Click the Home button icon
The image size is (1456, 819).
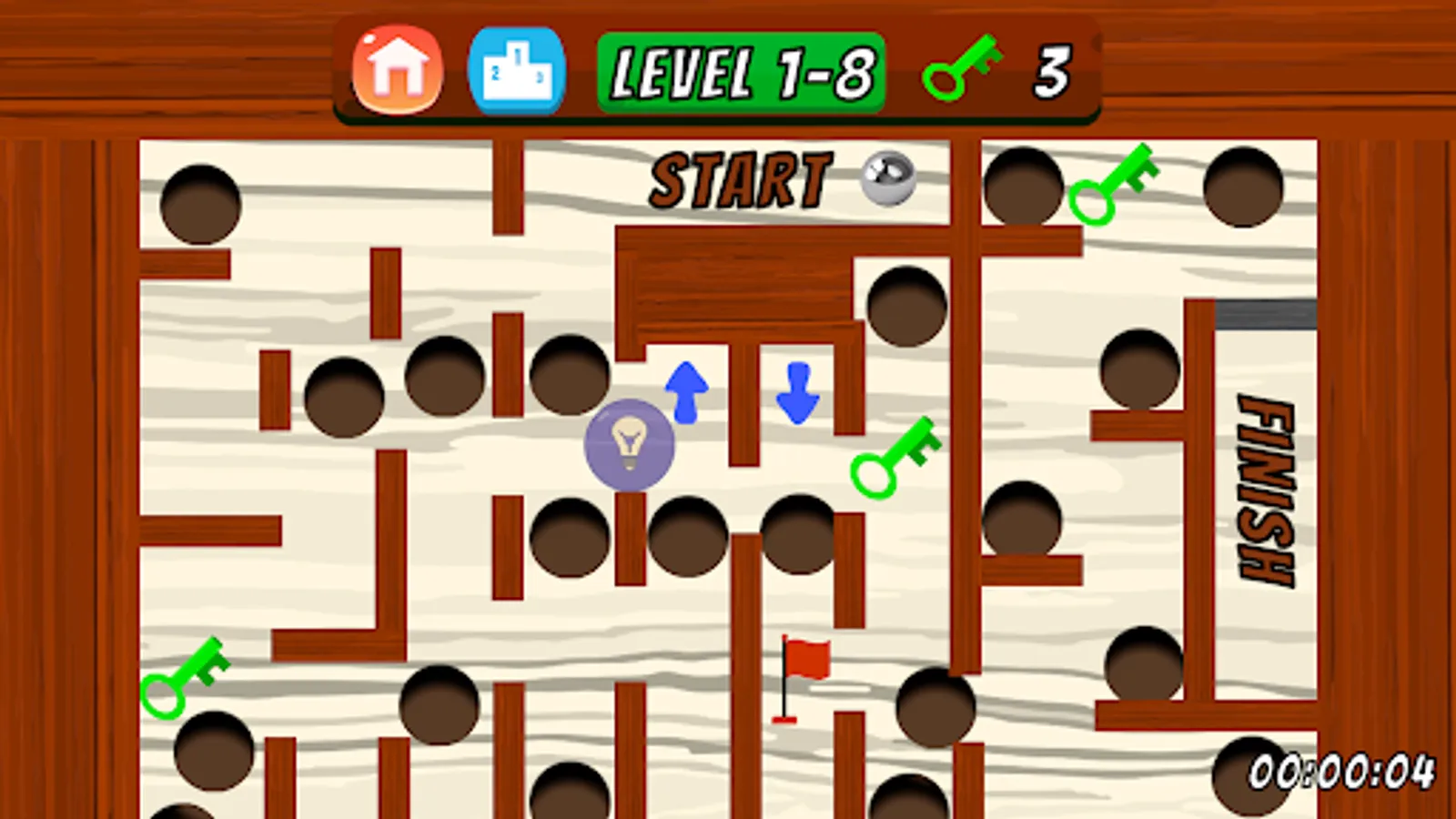pyautogui.click(x=395, y=69)
